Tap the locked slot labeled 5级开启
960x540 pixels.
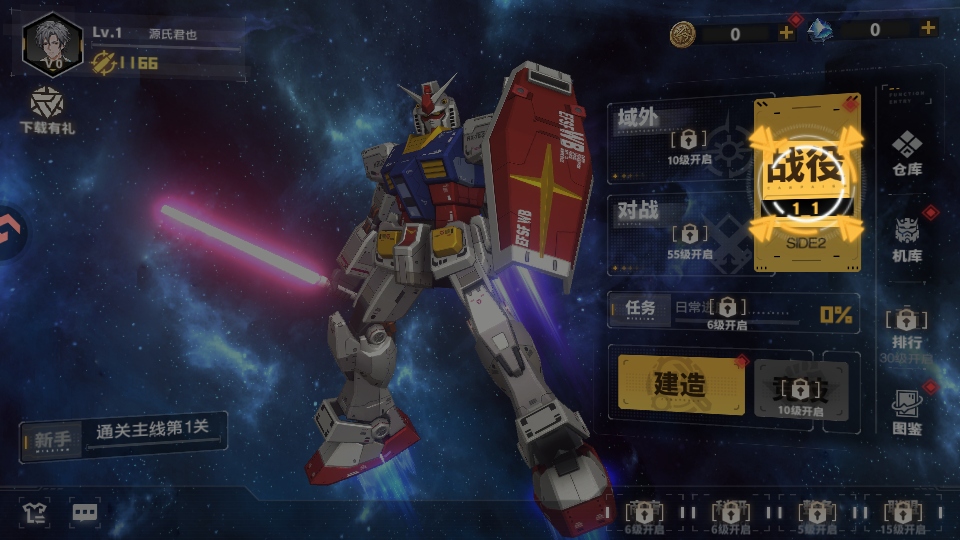817,513
